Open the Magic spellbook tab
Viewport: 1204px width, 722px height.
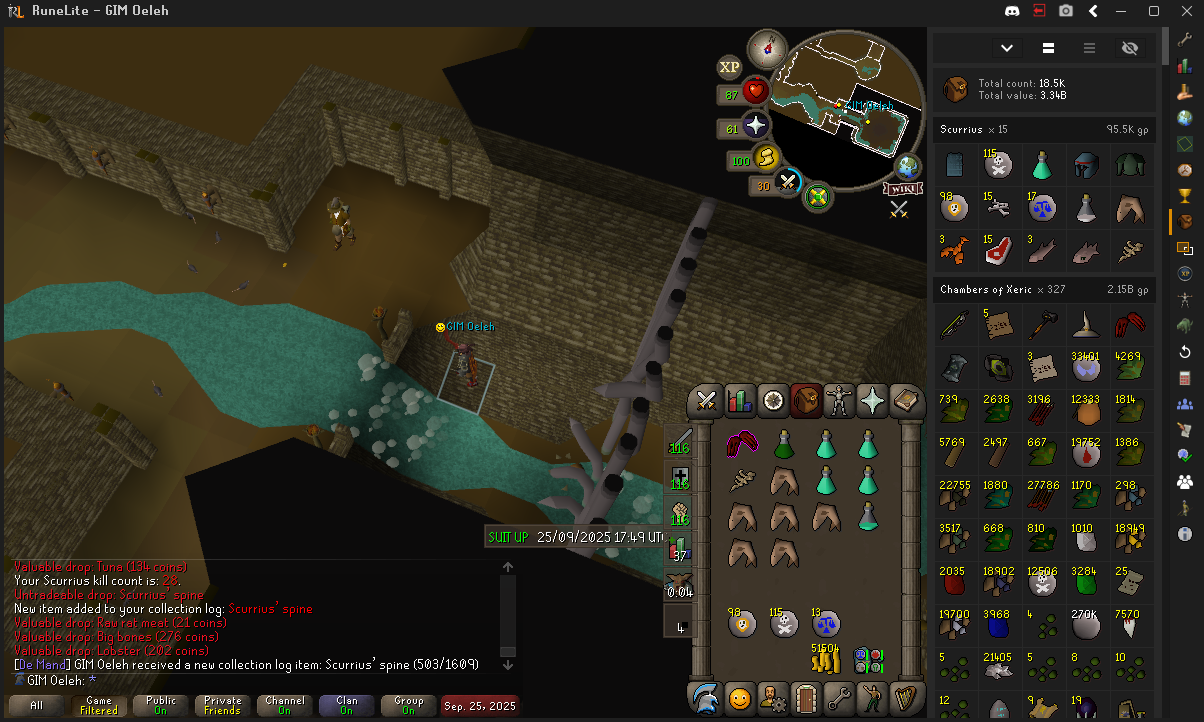coord(906,401)
